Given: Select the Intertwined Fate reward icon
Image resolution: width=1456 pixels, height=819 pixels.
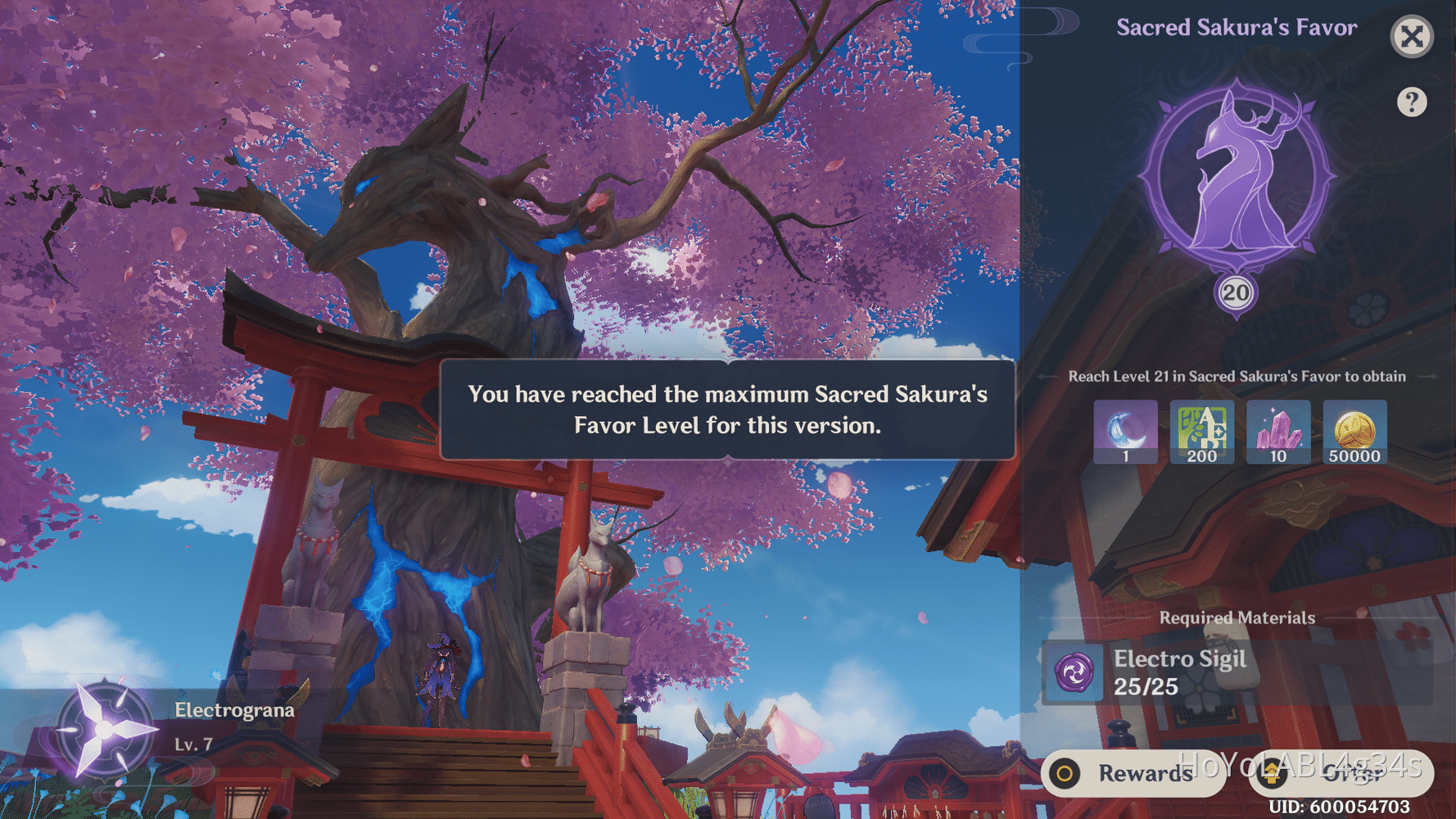Looking at the screenshot, I should 1125,432.
